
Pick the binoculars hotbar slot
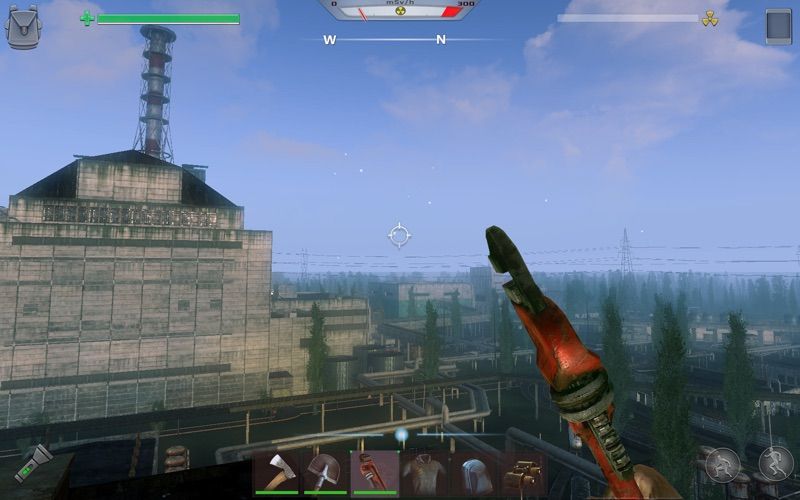pos(522,472)
